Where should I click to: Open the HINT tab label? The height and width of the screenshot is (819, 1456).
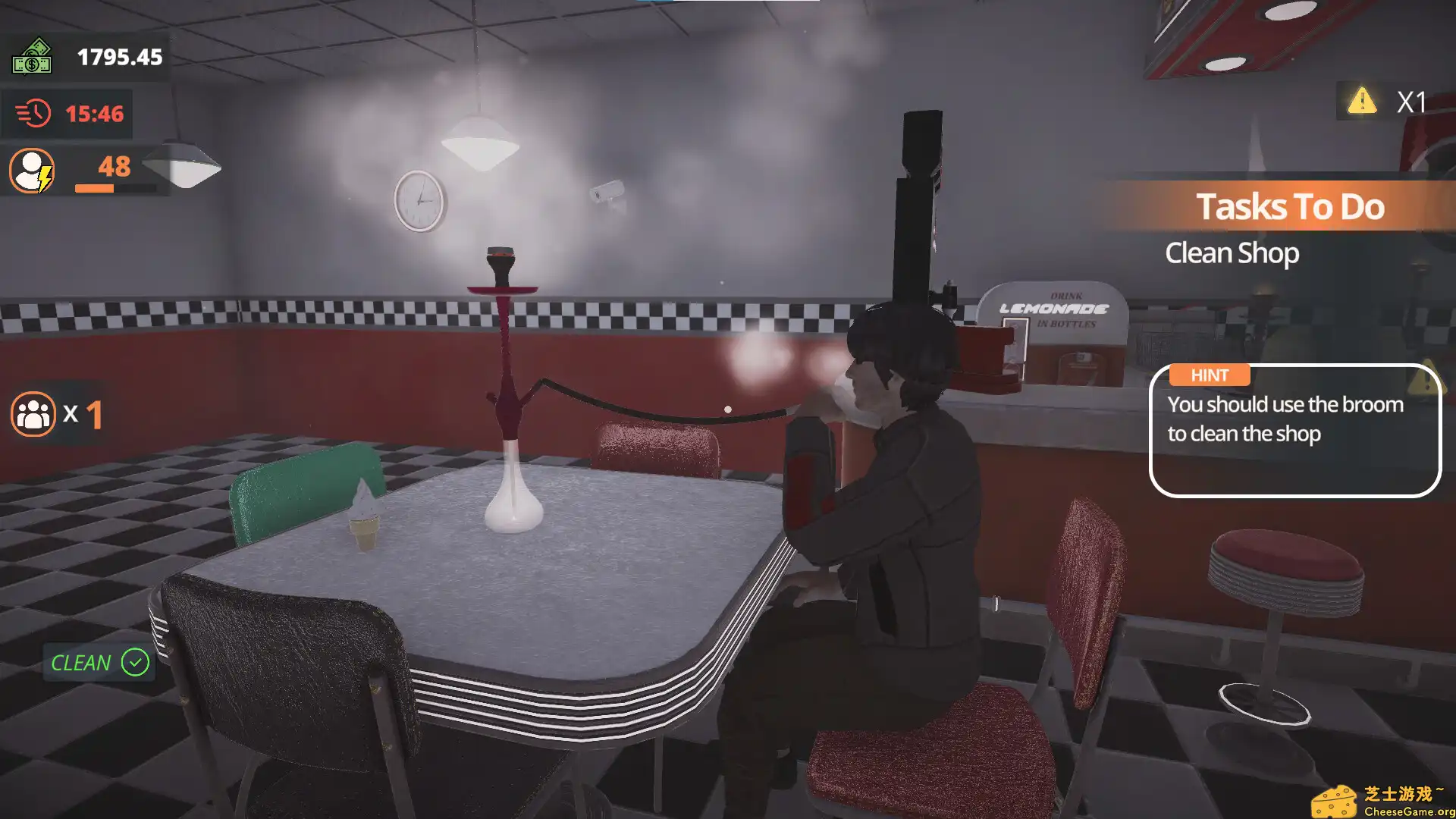(1209, 375)
